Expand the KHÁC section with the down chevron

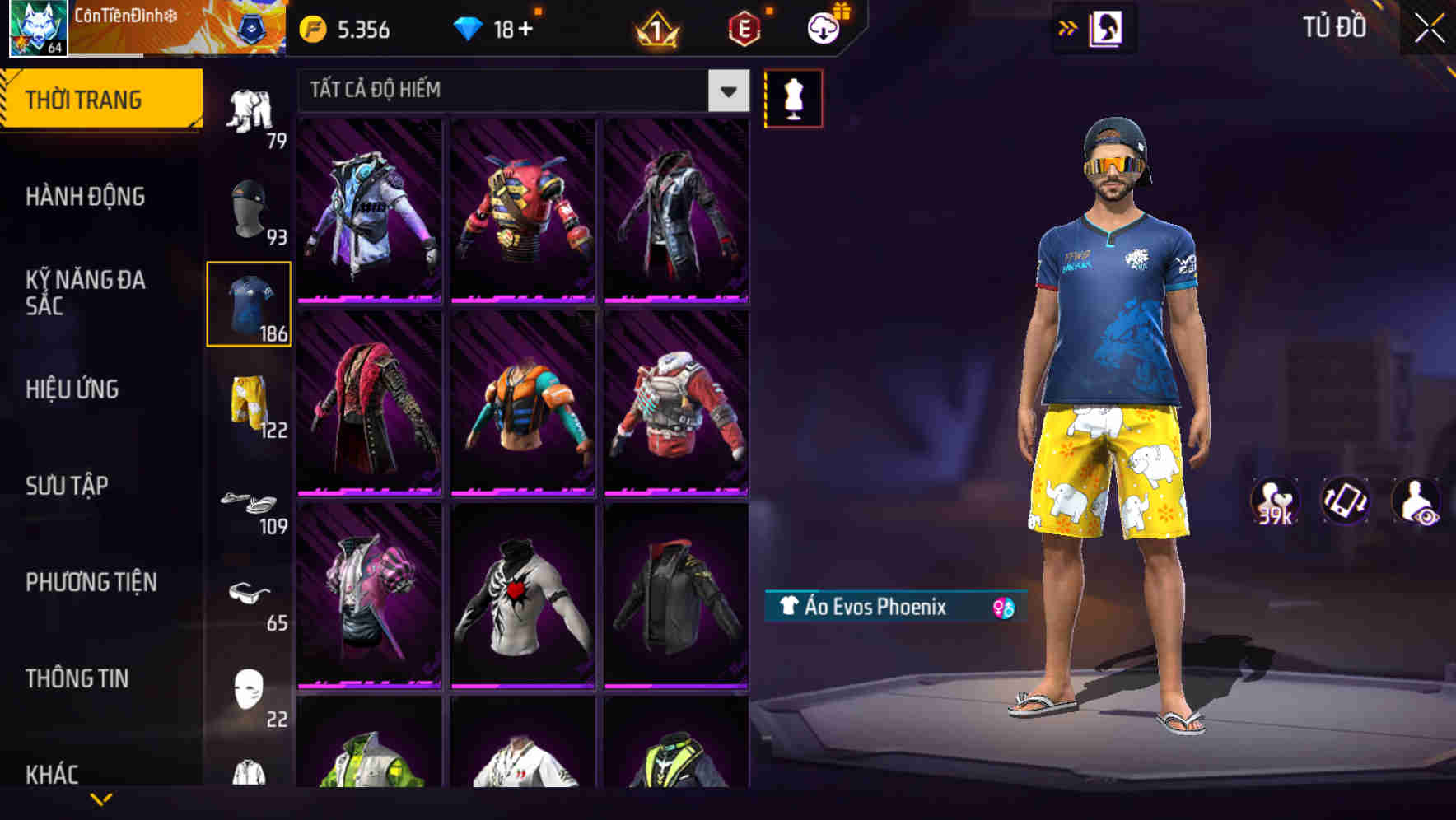pyautogui.click(x=103, y=799)
